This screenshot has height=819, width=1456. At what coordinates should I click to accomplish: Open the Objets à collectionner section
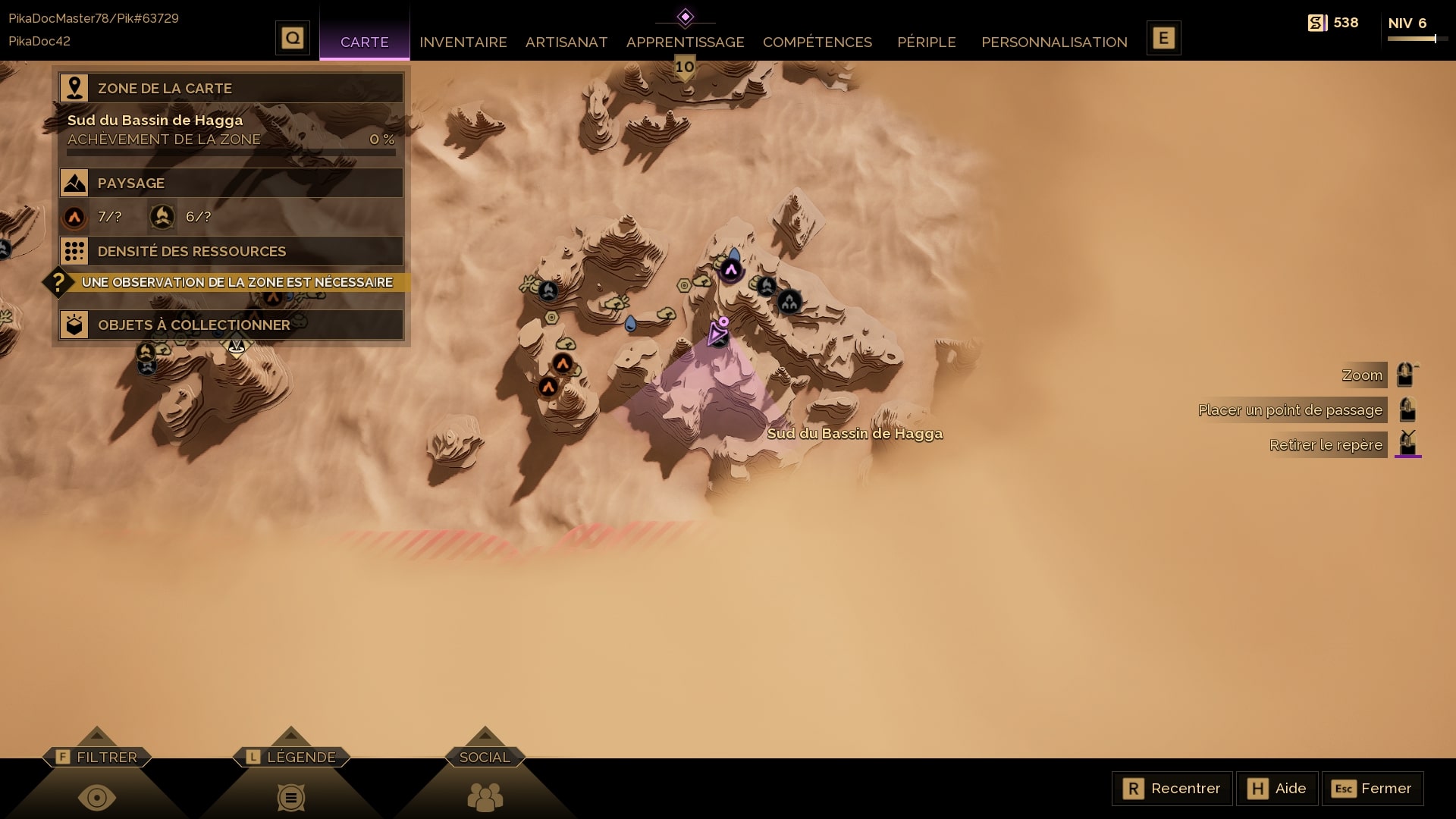pos(231,325)
